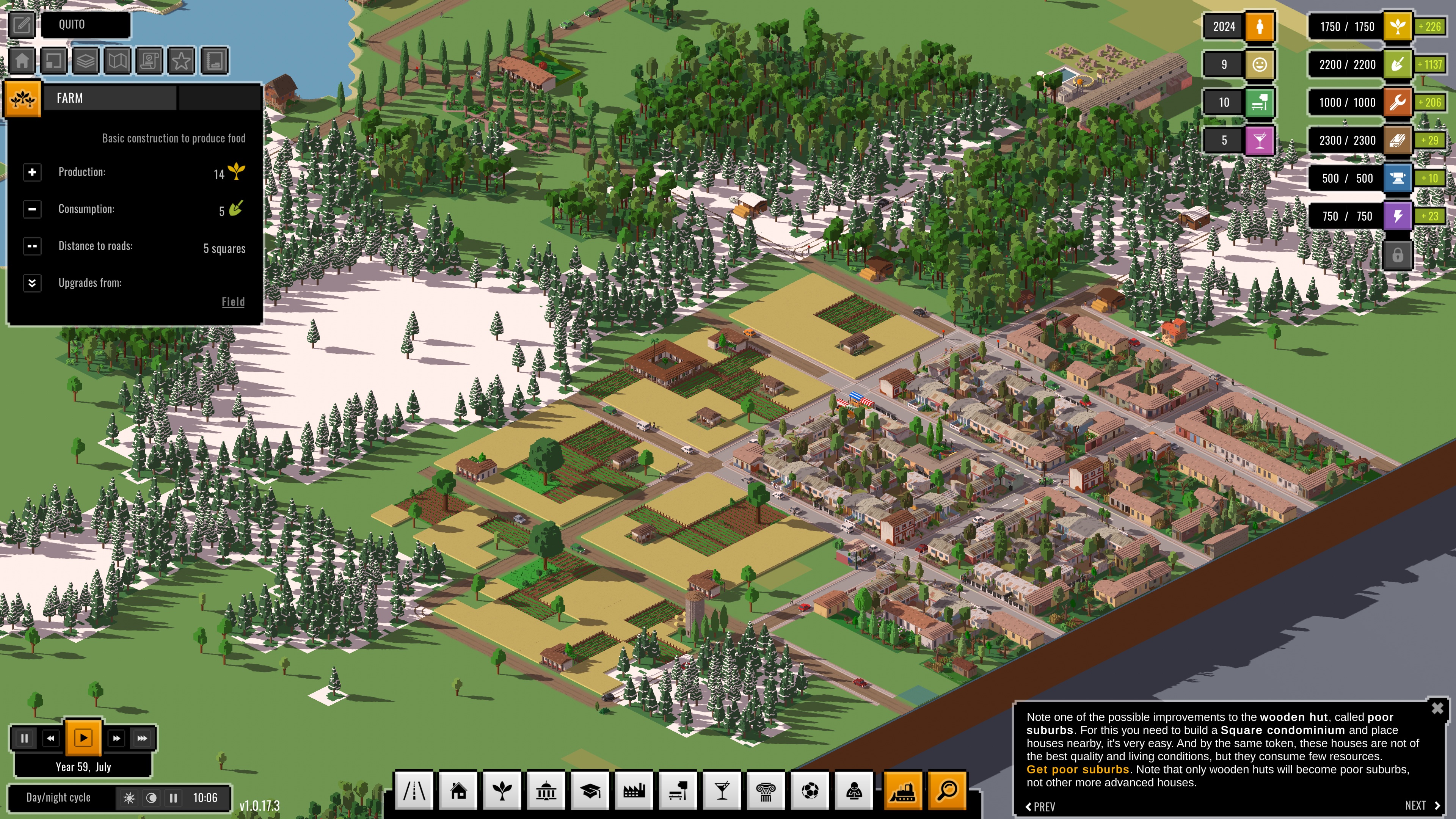The width and height of the screenshot is (1456, 819).
Task: Click the locked resource padlock icon
Action: tap(1397, 254)
